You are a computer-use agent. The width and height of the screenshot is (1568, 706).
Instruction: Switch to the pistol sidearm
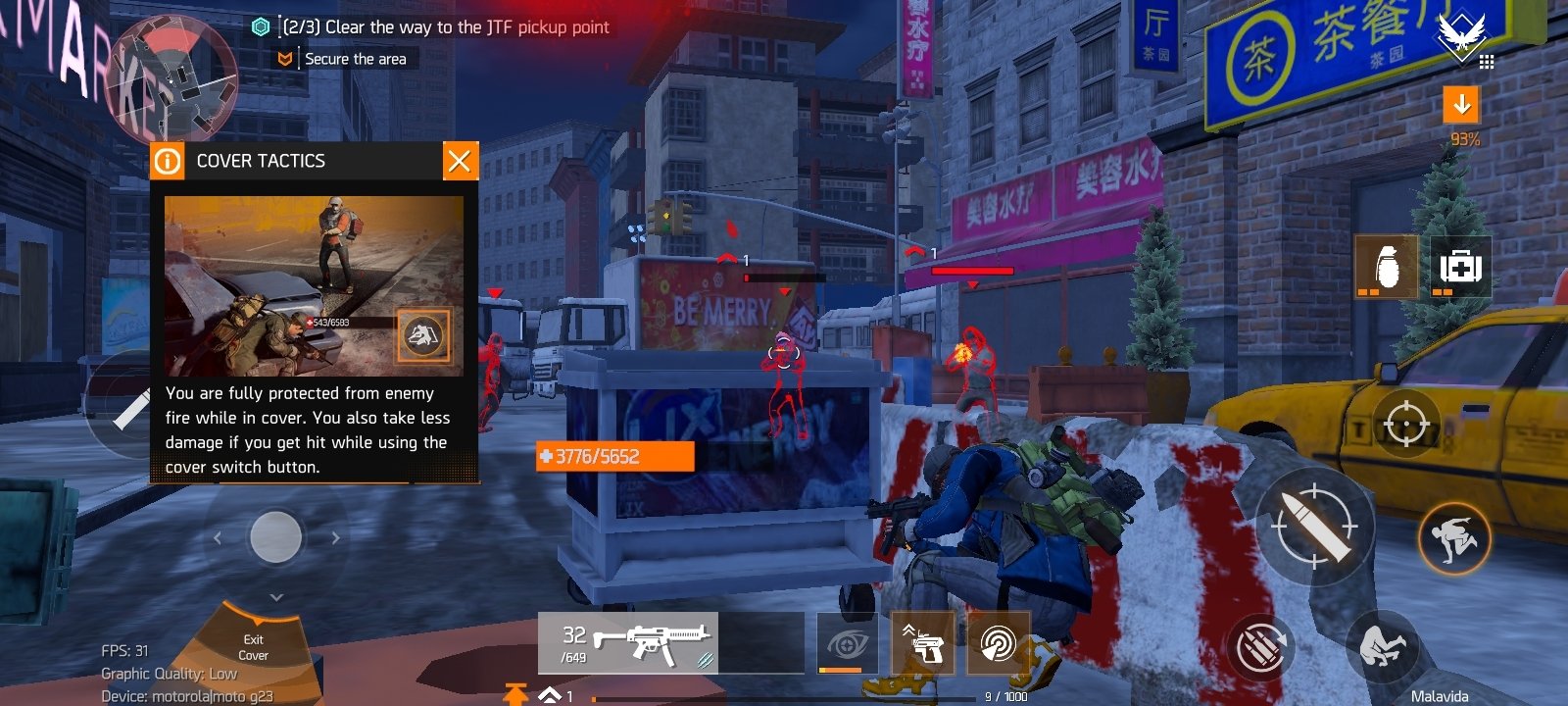click(x=922, y=644)
